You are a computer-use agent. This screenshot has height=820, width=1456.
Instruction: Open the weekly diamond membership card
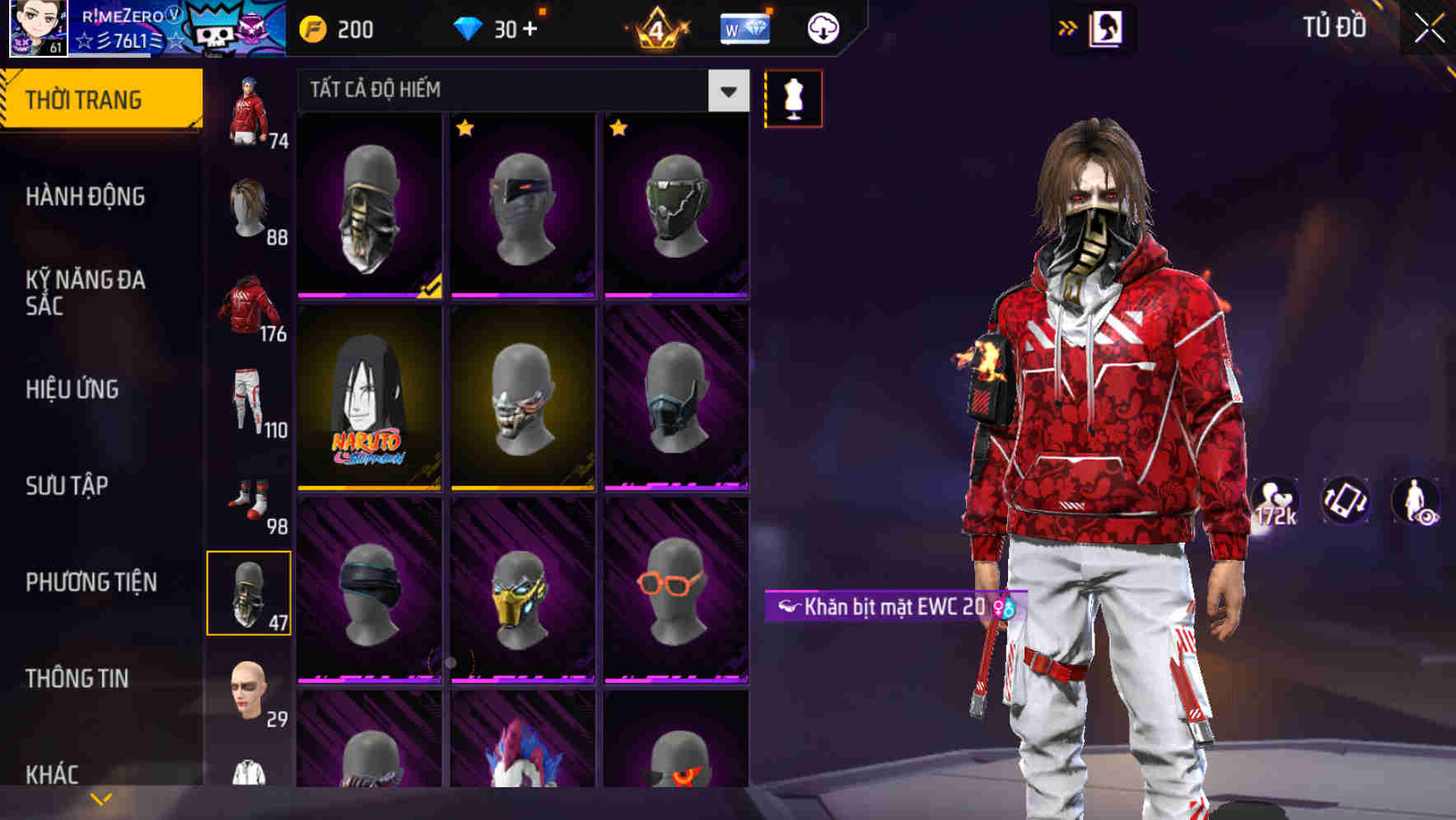pyautogui.click(x=745, y=27)
